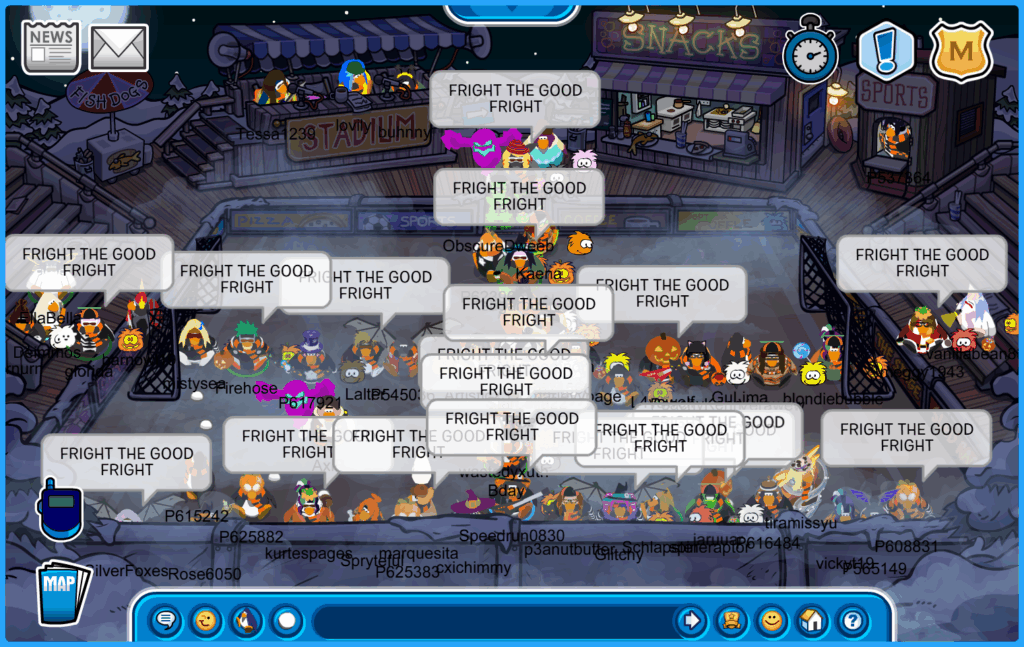The width and height of the screenshot is (1024, 647).
Task: Open the blue spy phone
Action: click(58, 508)
